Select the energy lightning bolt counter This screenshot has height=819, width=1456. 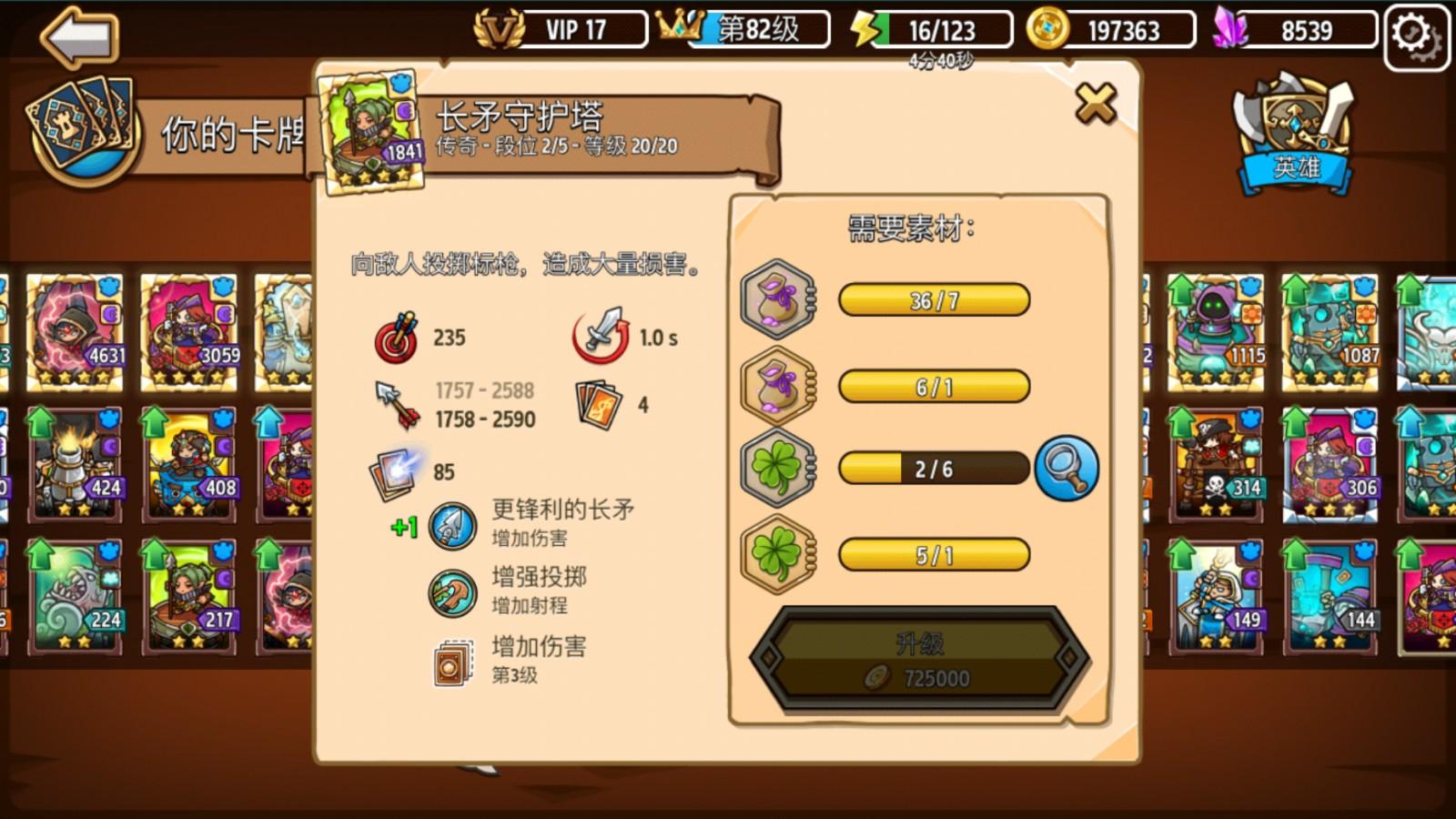click(928, 29)
